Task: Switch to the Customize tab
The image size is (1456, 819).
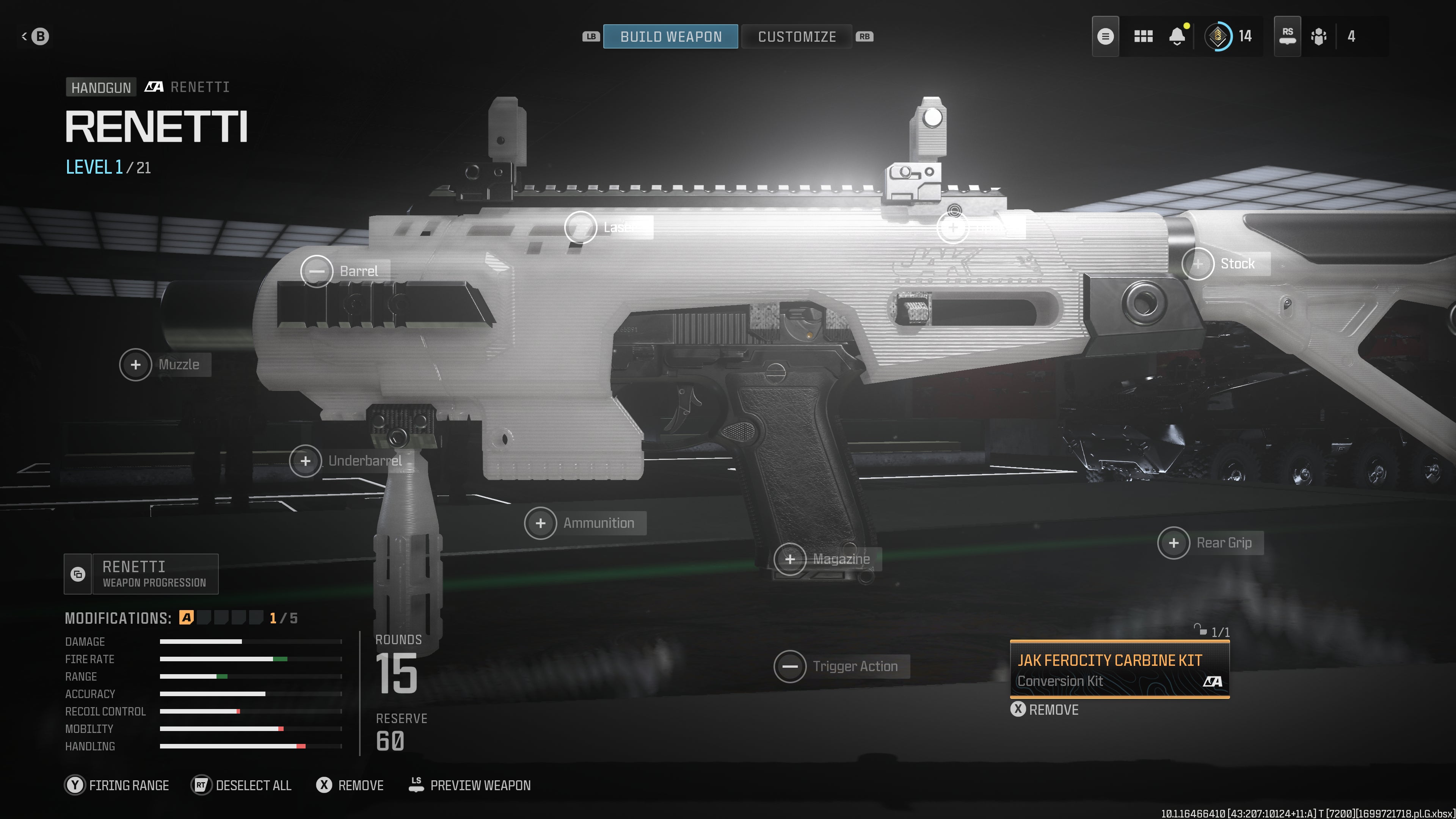Action: 796,37
